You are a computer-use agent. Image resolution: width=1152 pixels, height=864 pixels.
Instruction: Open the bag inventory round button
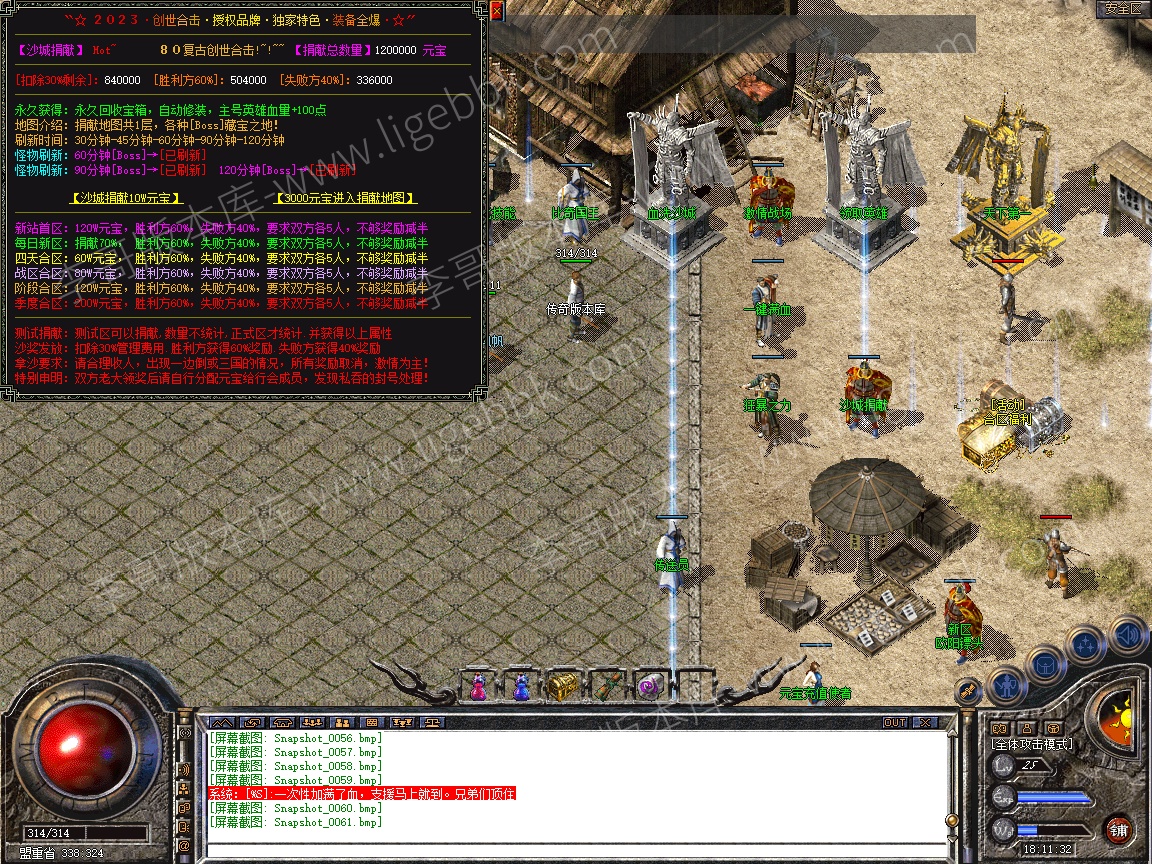(1044, 664)
